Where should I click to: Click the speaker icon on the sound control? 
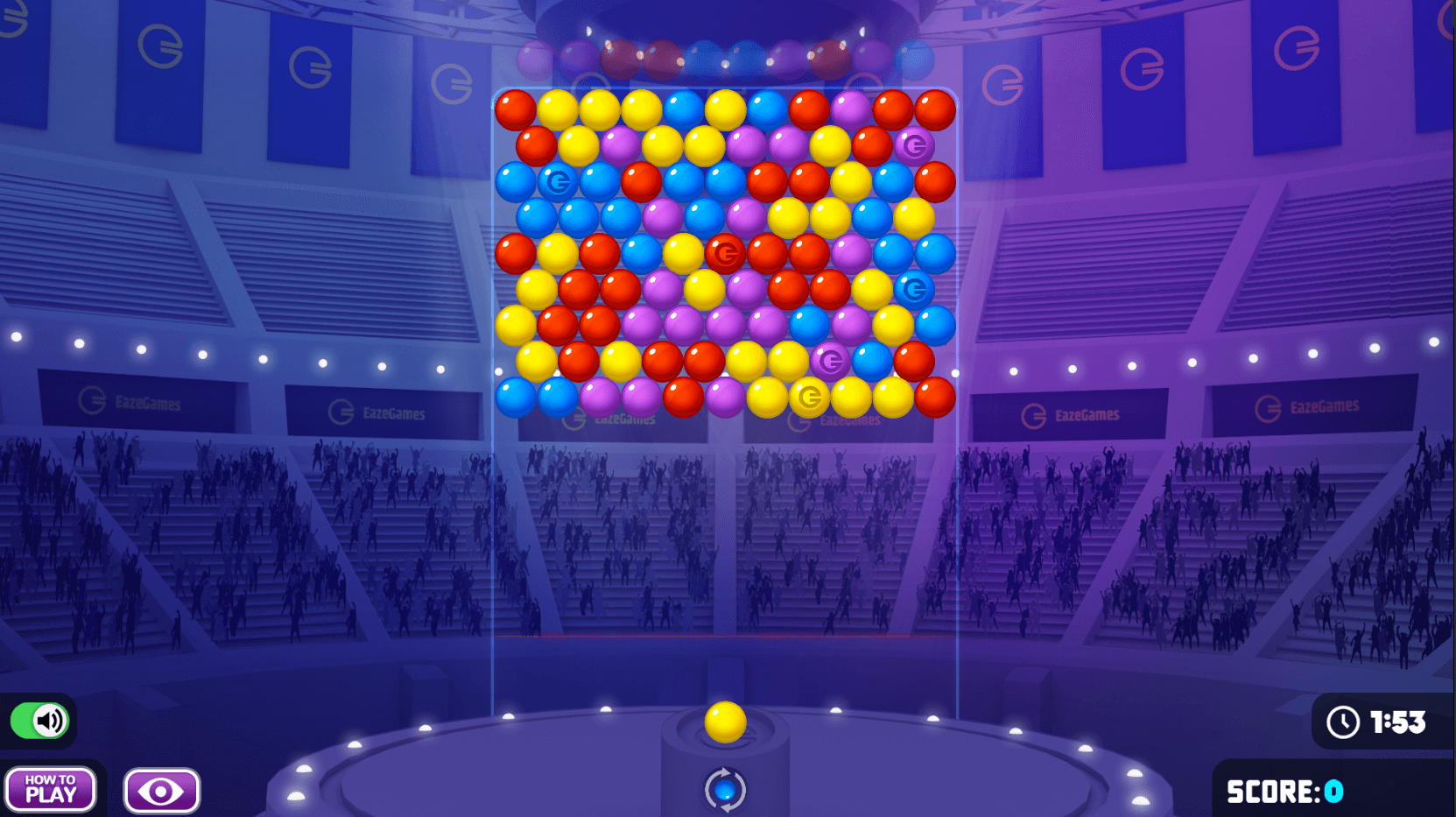click(x=49, y=720)
